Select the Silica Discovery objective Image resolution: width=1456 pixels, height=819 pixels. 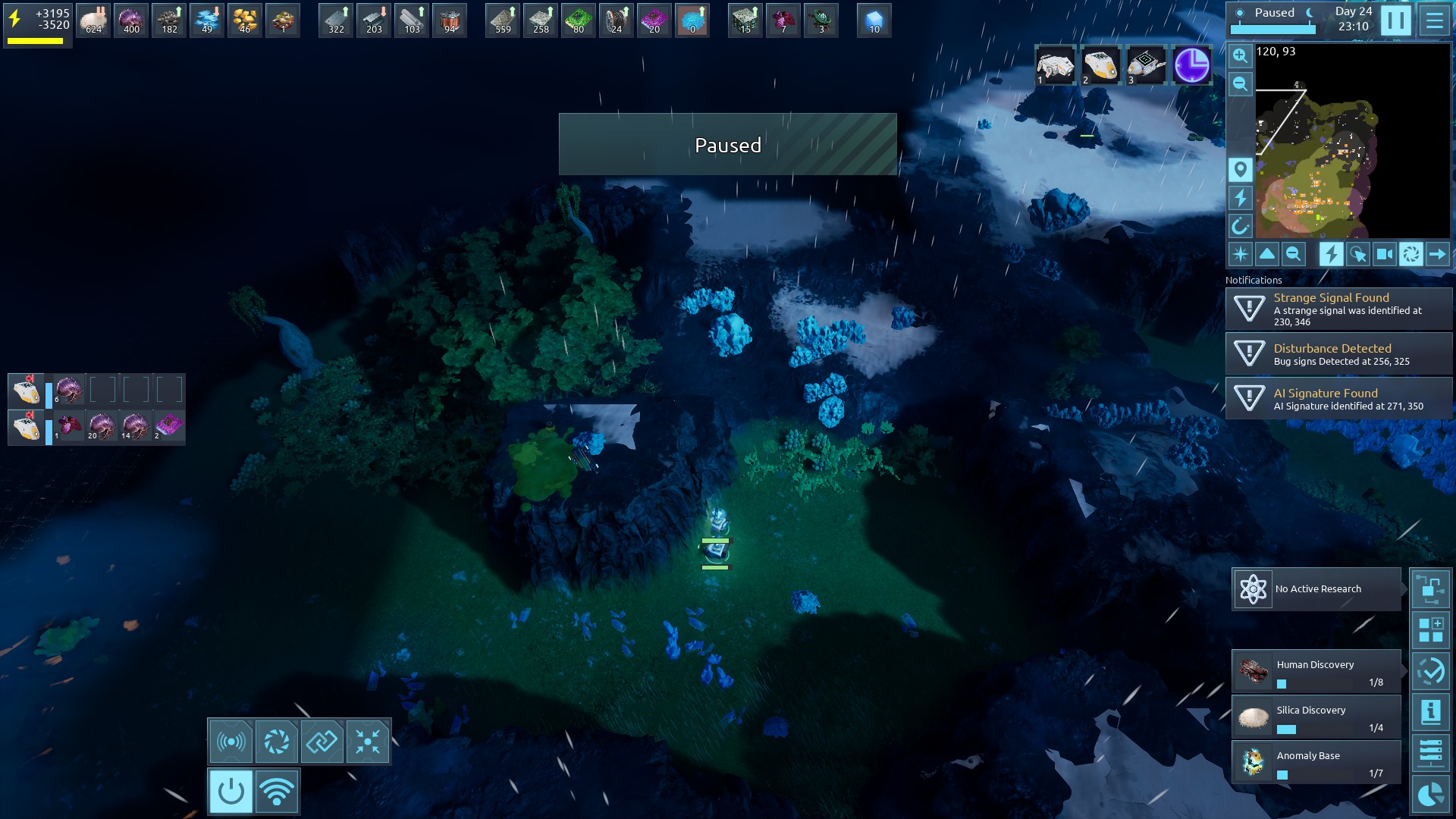coord(1316,717)
